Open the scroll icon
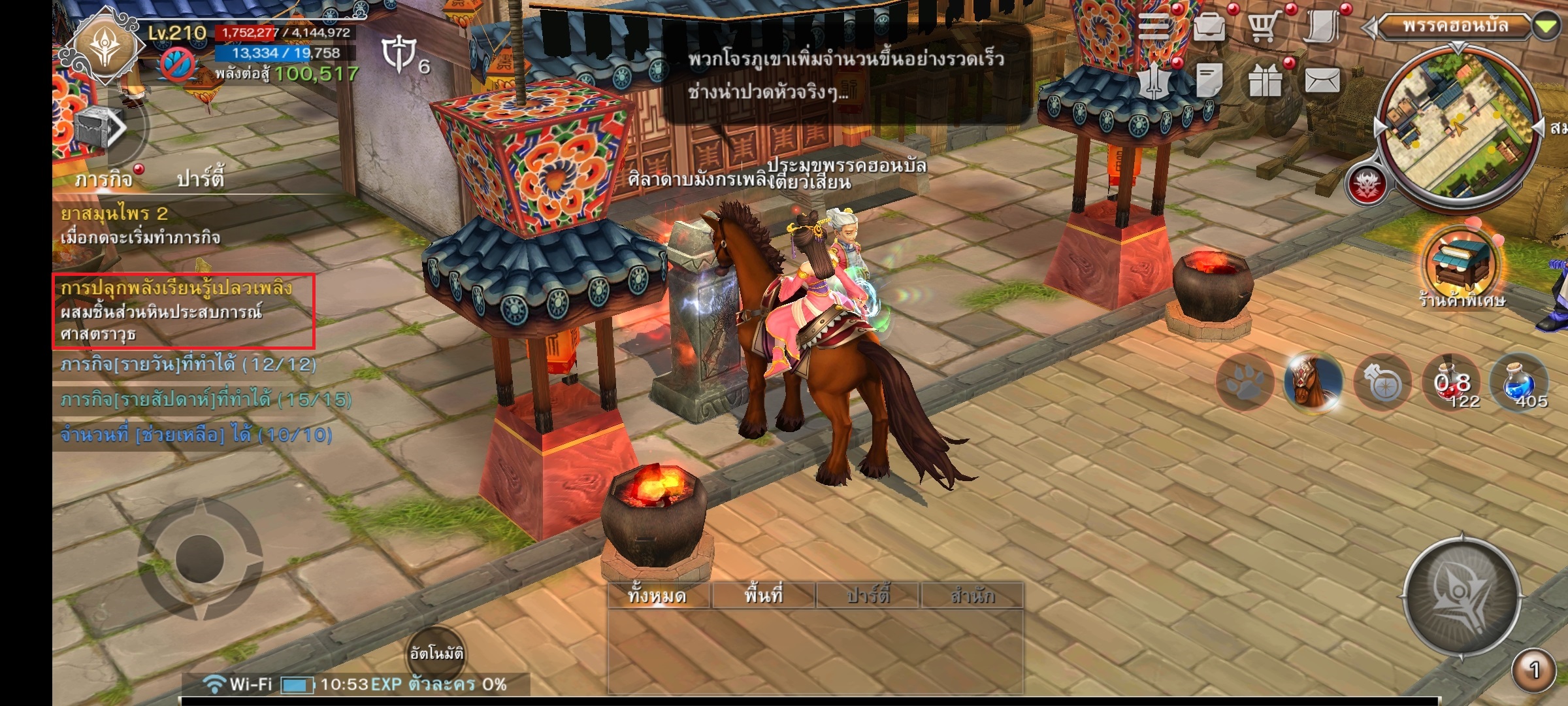This screenshot has height=706, width=1568. pyautogui.click(x=1322, y=27)
